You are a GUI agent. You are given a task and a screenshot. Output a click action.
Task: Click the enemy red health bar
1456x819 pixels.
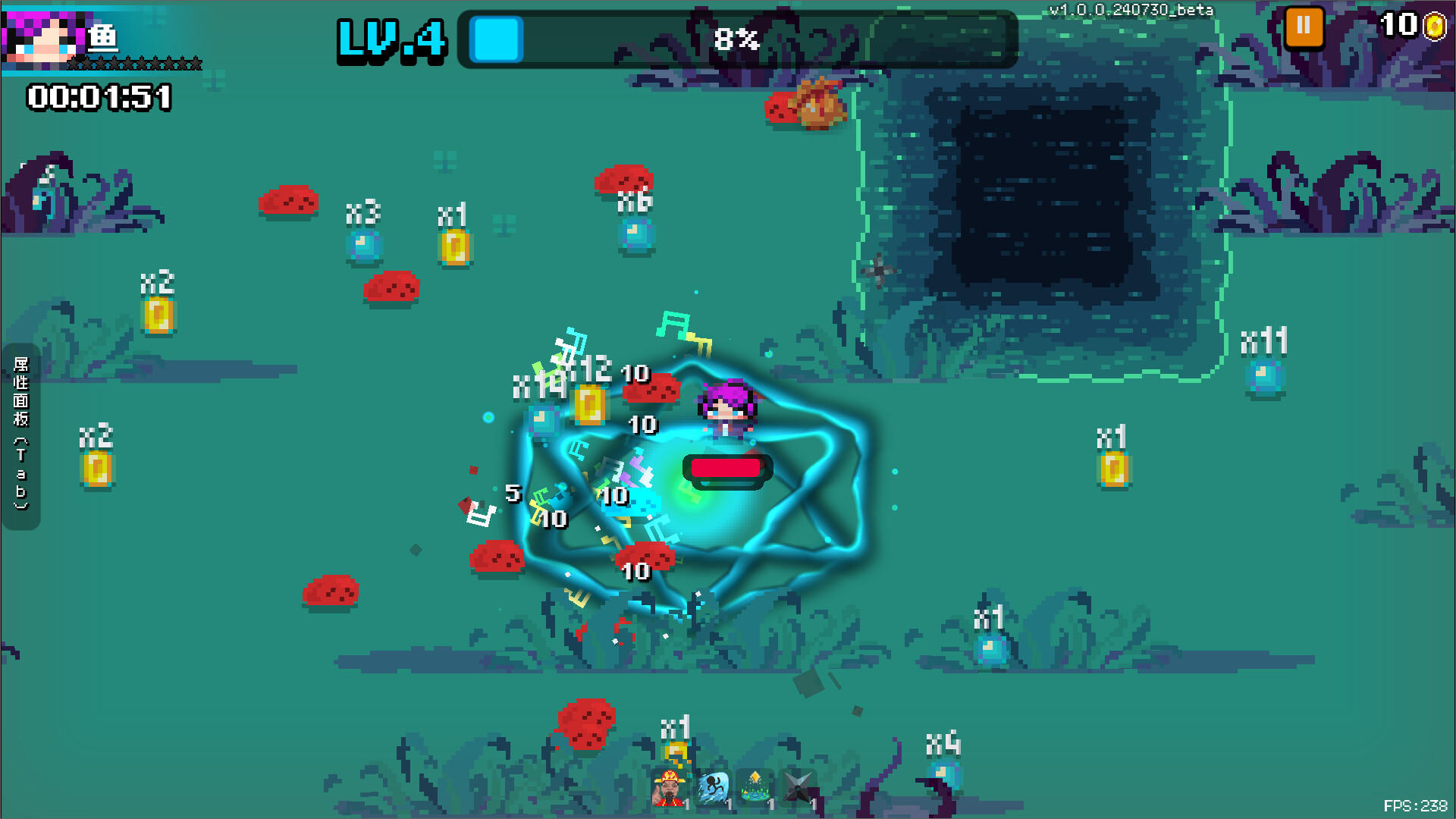[x=726, y=469]
